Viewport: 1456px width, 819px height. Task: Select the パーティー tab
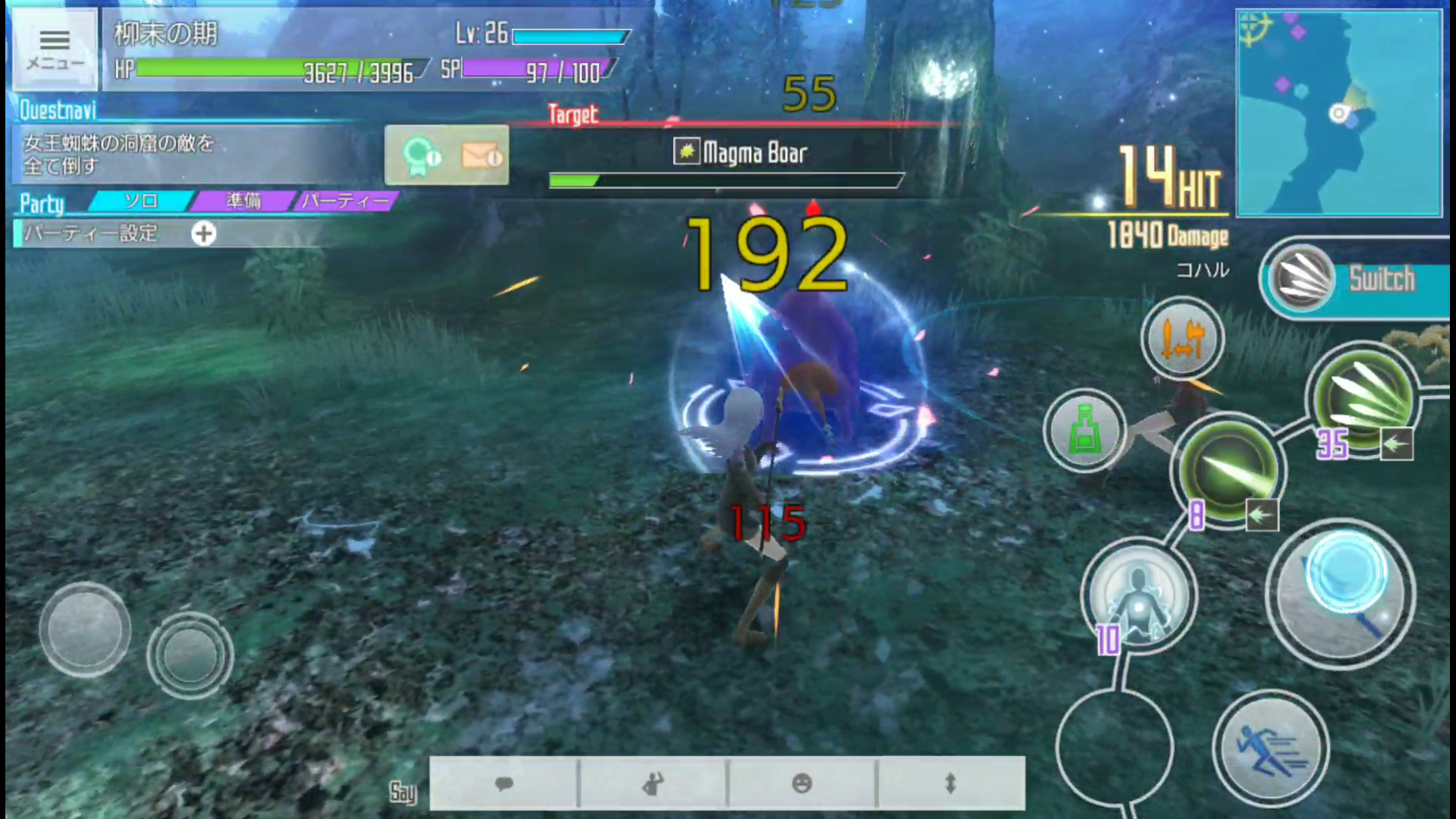click(345, 201)
